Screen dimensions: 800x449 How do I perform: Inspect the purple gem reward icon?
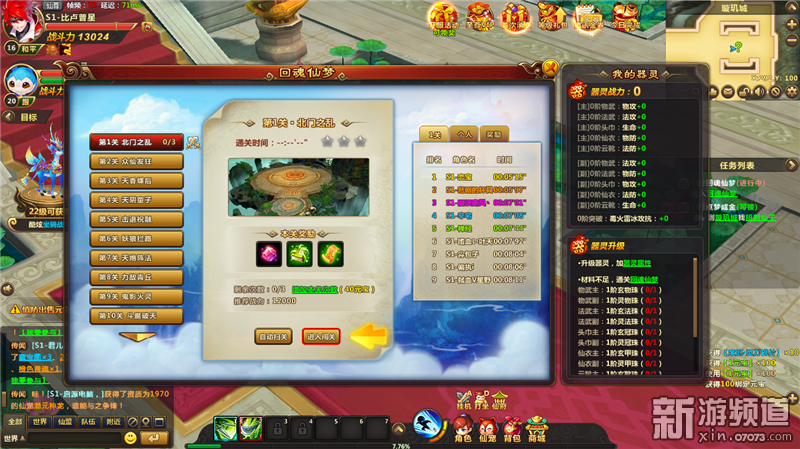(x=270, y=253)
